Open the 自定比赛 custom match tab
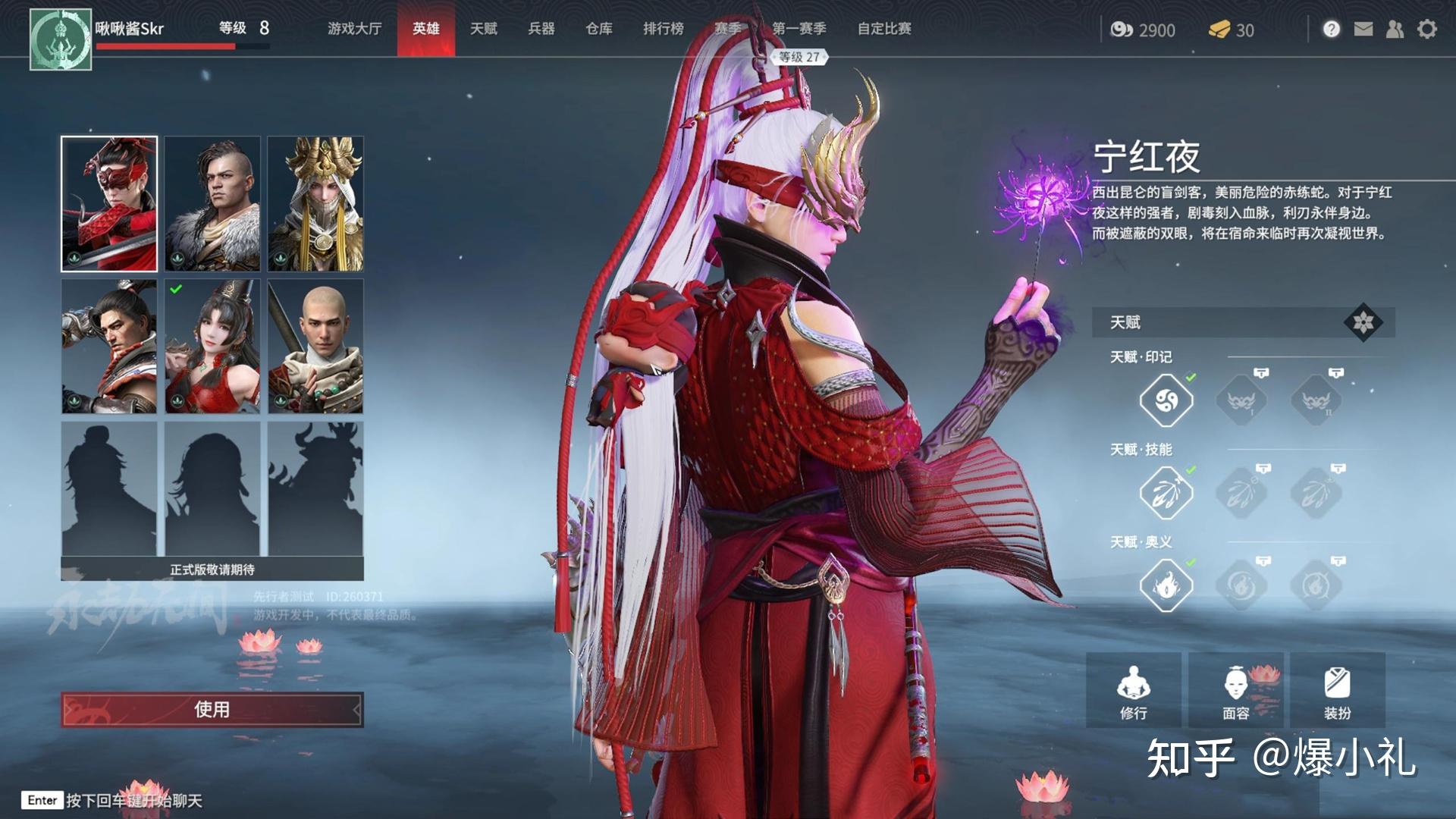1456x819 pixels. 884,29
